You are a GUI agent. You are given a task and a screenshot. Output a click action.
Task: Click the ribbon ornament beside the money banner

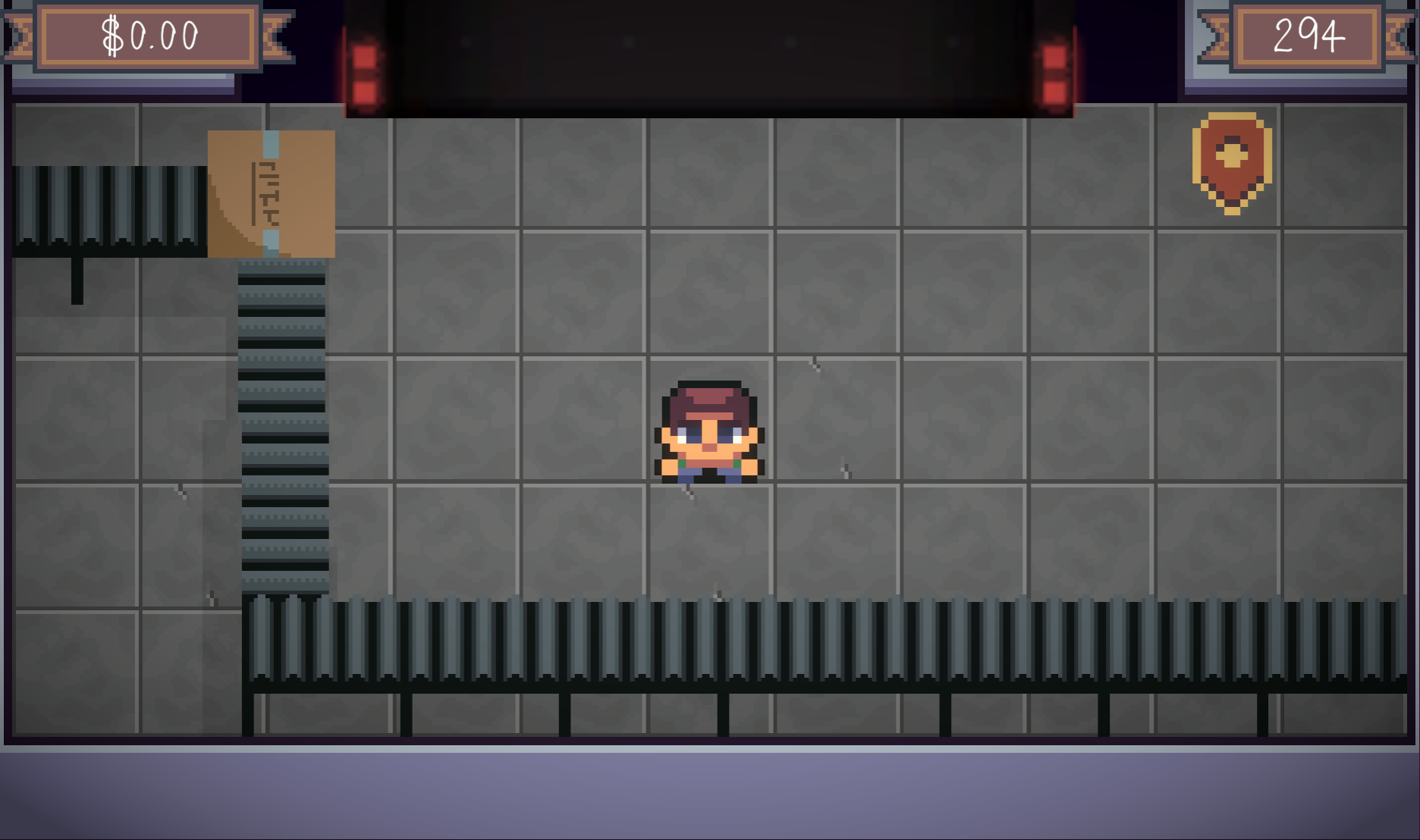[x=278, y=38]
